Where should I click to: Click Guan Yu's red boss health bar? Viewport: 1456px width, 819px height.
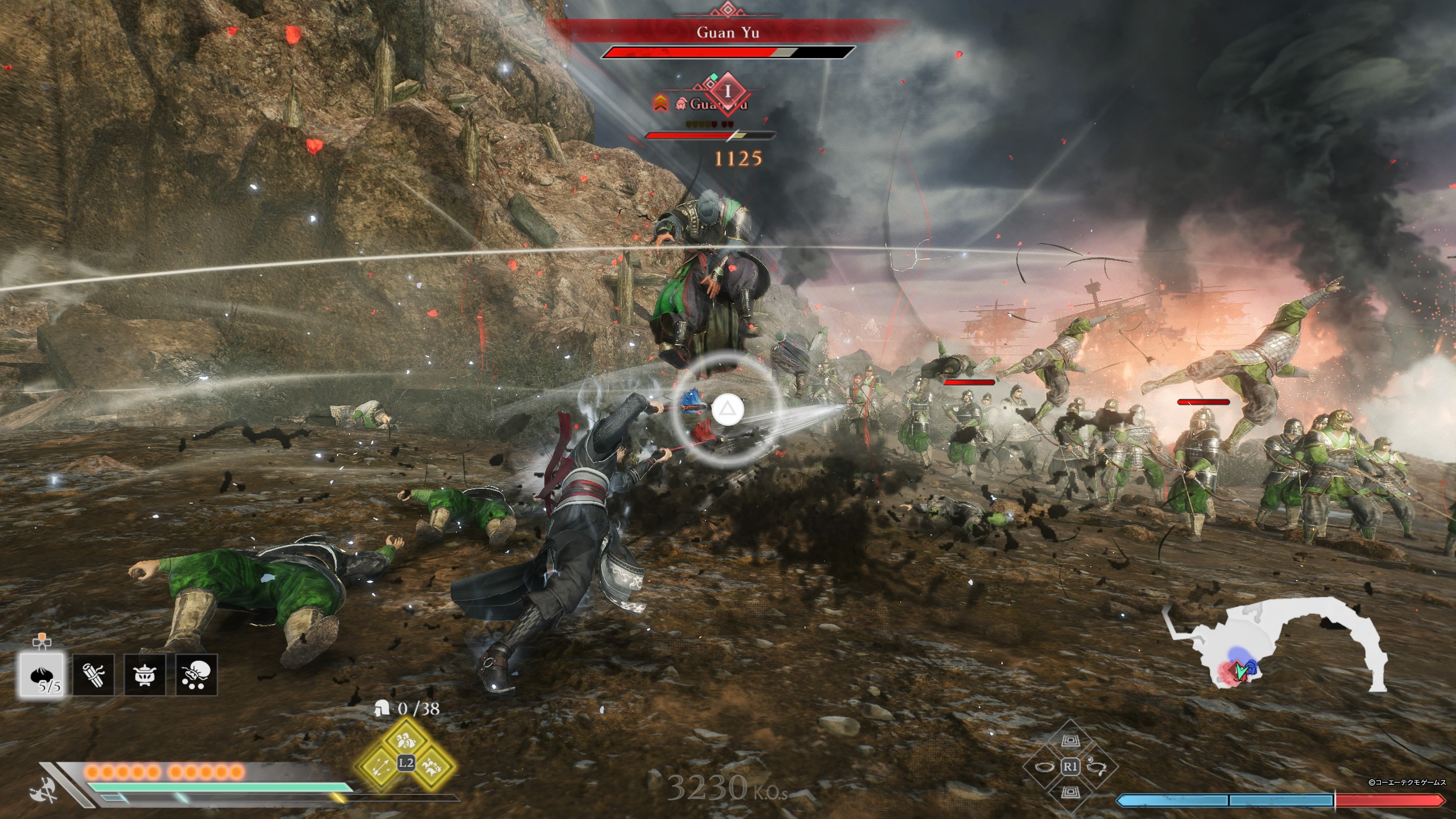coord(726,54)
